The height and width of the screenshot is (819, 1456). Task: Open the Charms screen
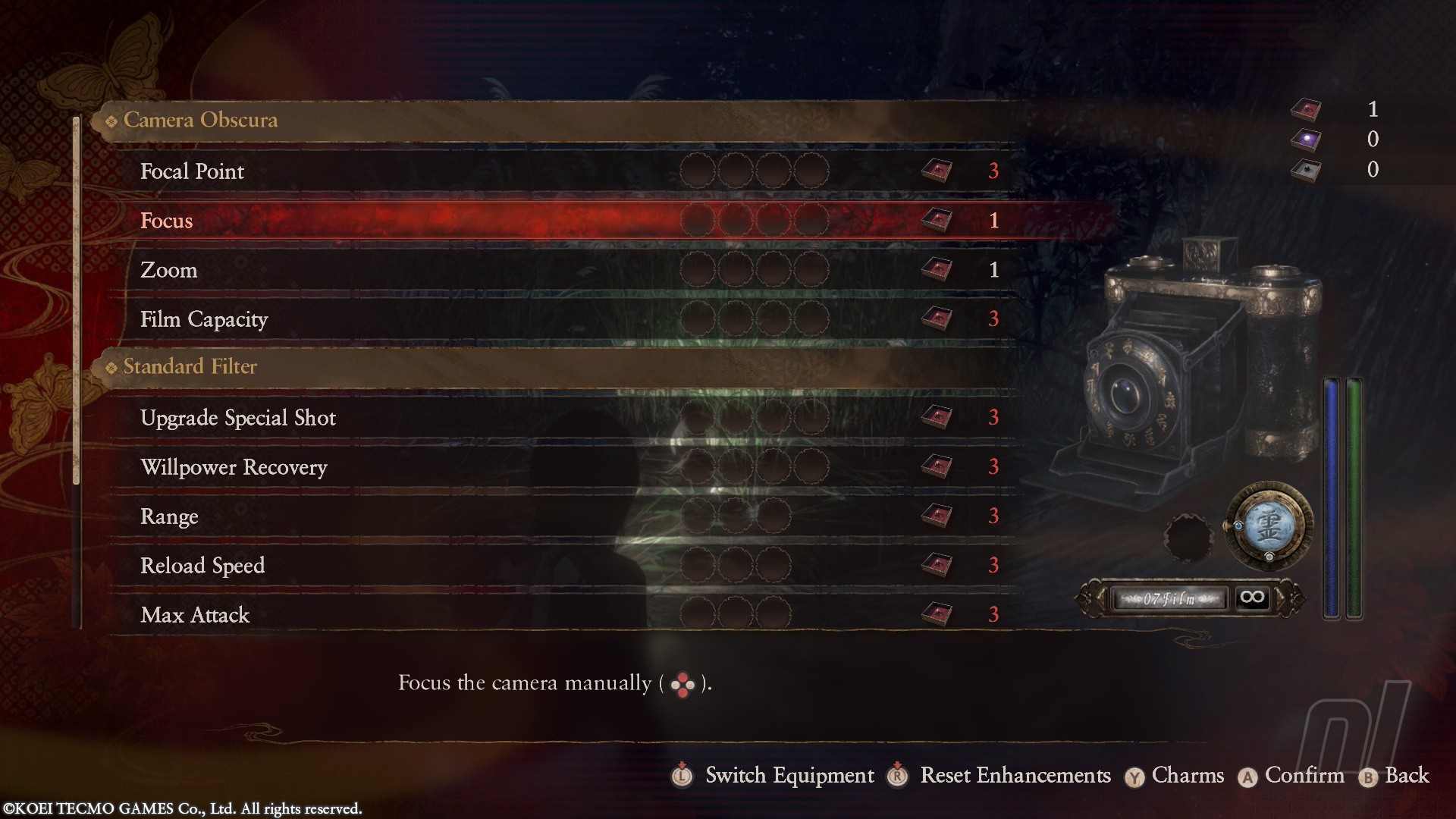click(x=1187, y=776)
